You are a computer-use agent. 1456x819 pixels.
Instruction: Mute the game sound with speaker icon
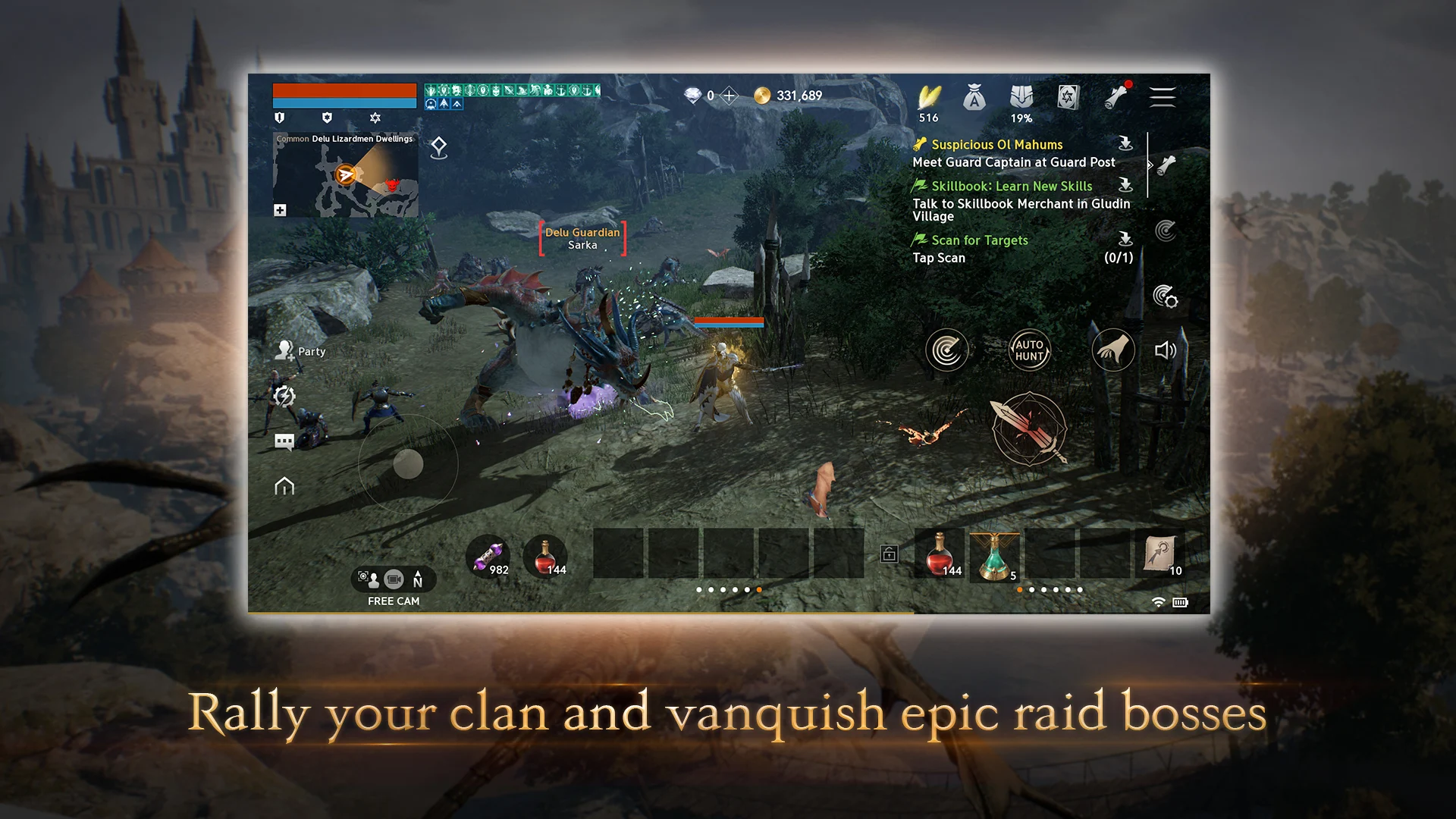click(x=1166, y=350)
